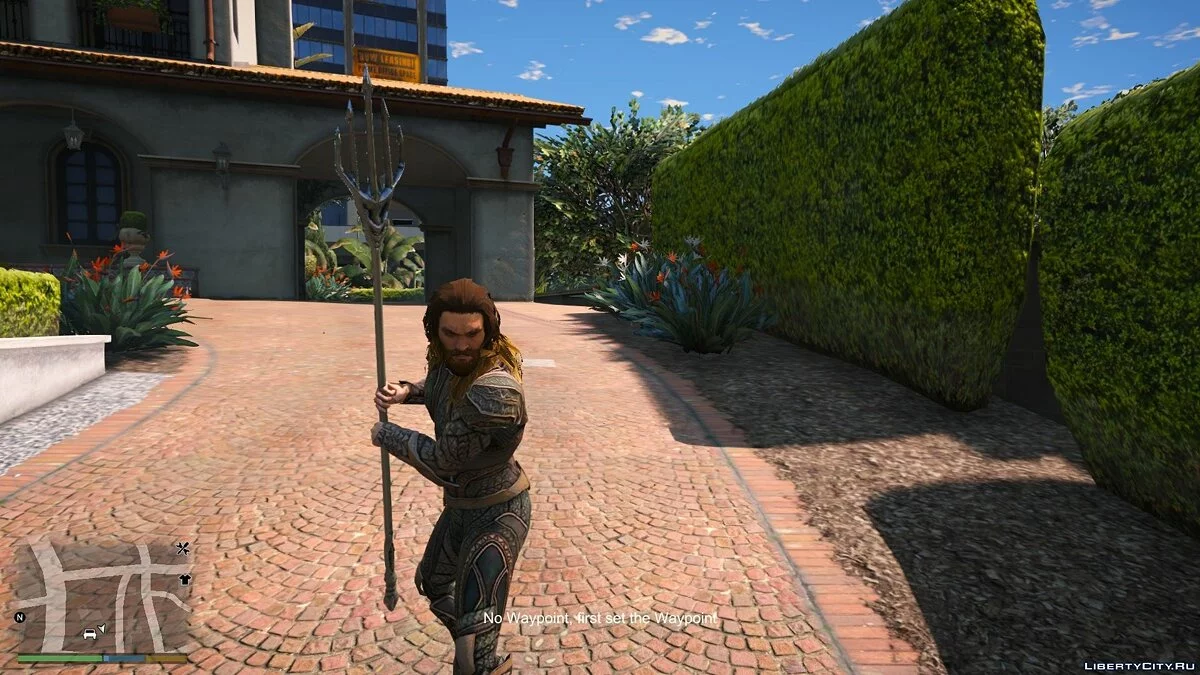This screenshot has width=1200, height=675.
Task: Click the north compass marker on minimap
Action: click(20, 617)
